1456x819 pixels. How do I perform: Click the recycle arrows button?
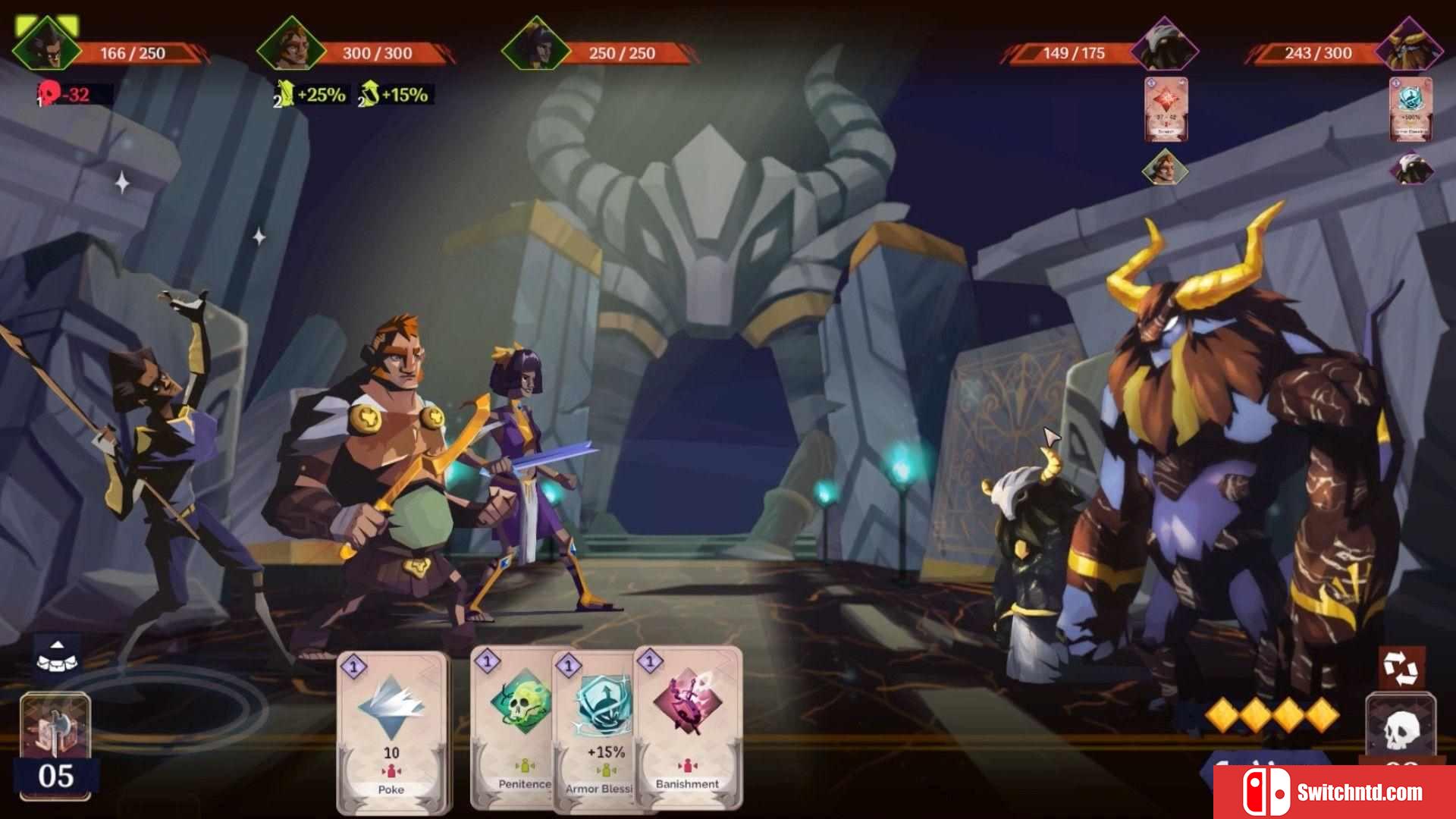1400,667
